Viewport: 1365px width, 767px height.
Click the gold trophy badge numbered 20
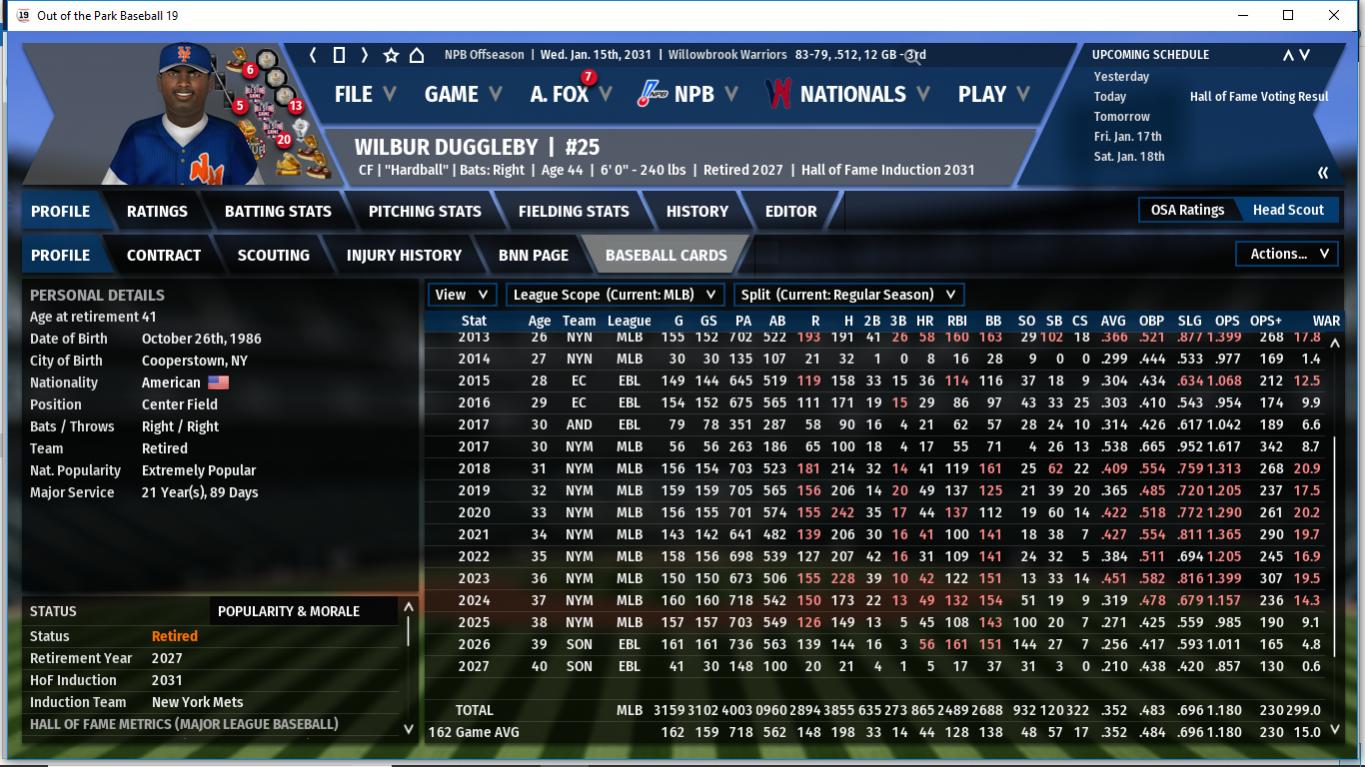[x=282, y=141]
